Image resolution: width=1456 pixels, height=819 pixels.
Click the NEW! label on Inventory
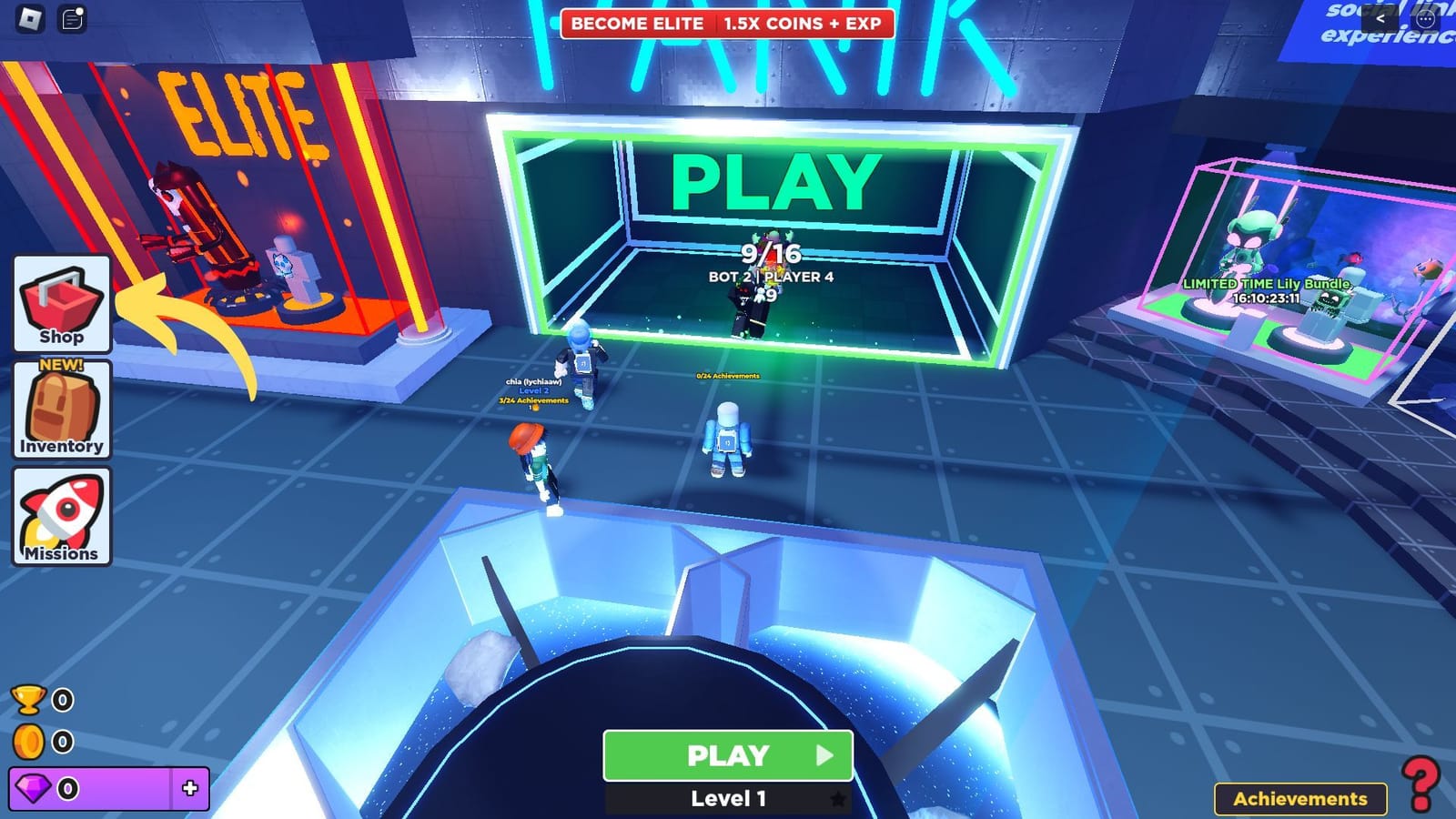(x=60, y=366)
